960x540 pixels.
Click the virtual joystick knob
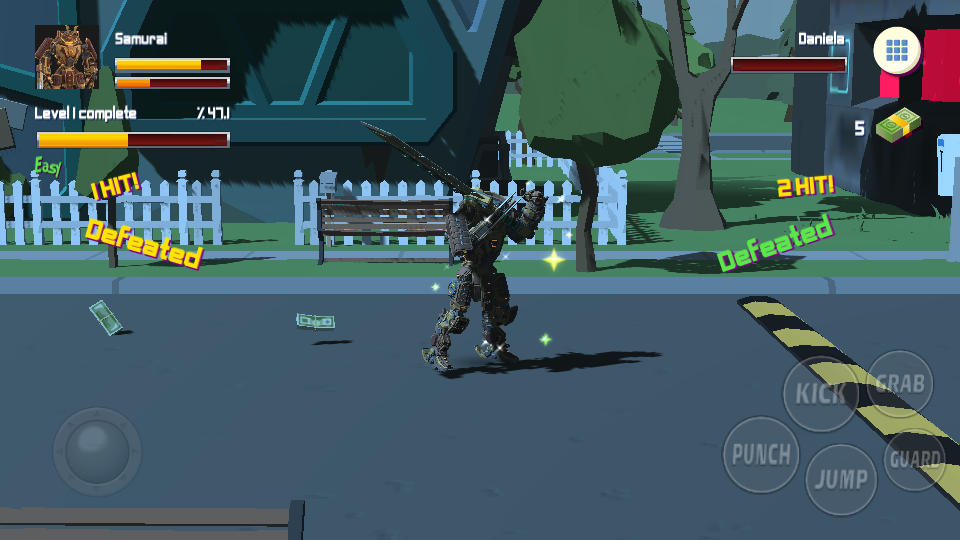(x=97, y=445)
